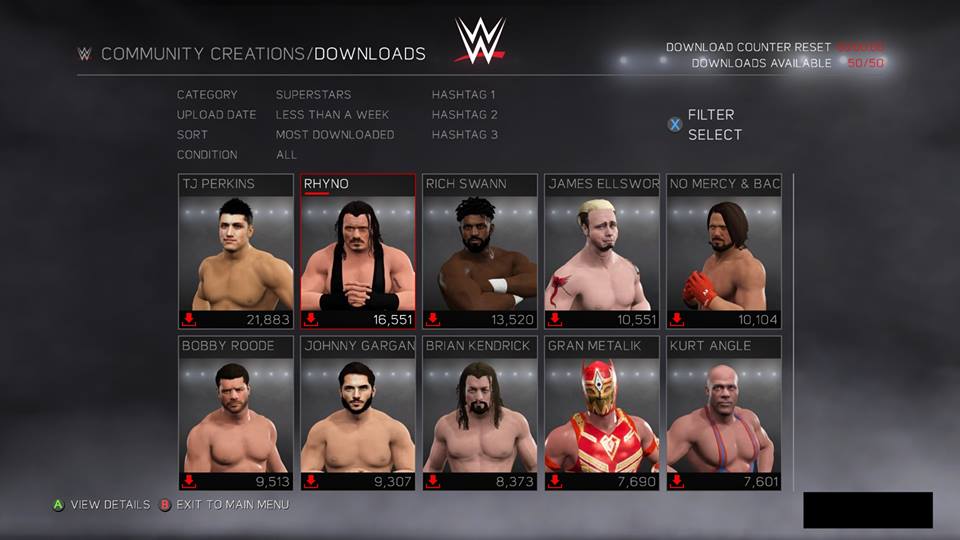Screen dimensions: 960x540
Task: Select the Gran Metalik masked wrestler tile
Action: pyautogui.click(x=602, y=413)
